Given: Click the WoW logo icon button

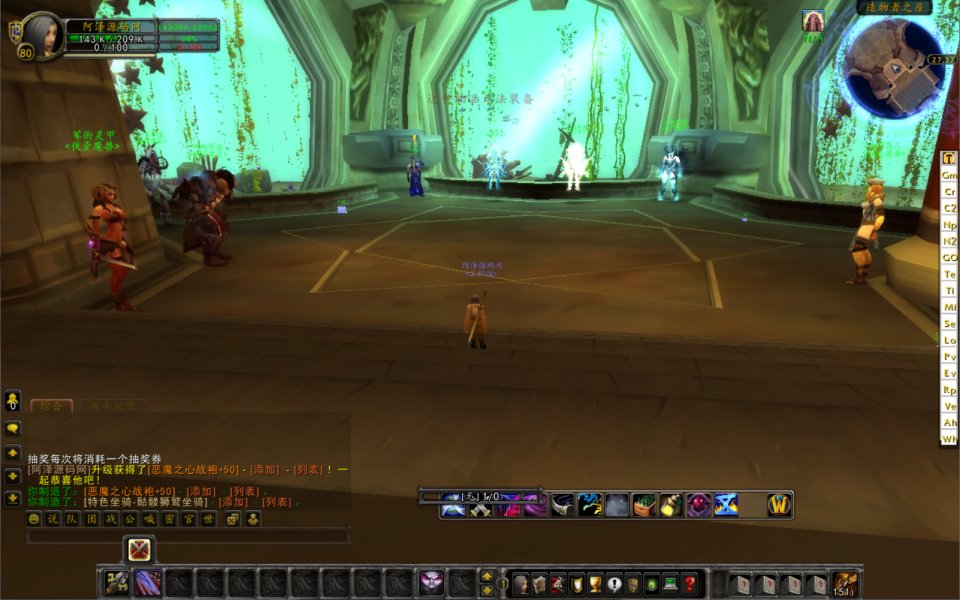Looking at the screenshot, I should click(779, 505).
